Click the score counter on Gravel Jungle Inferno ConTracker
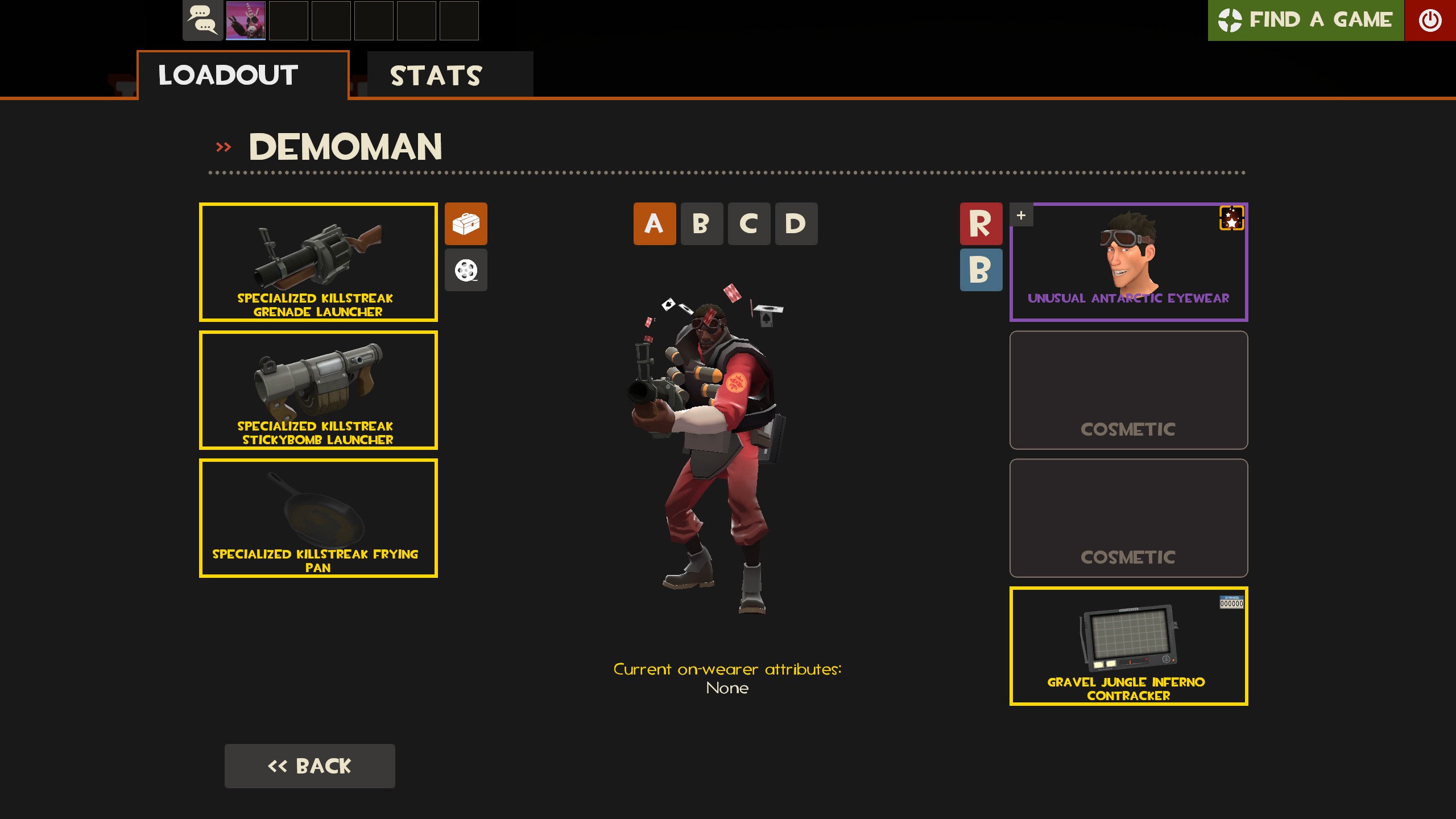Viewport: 1456px width, 819px height. point(1231,602)
